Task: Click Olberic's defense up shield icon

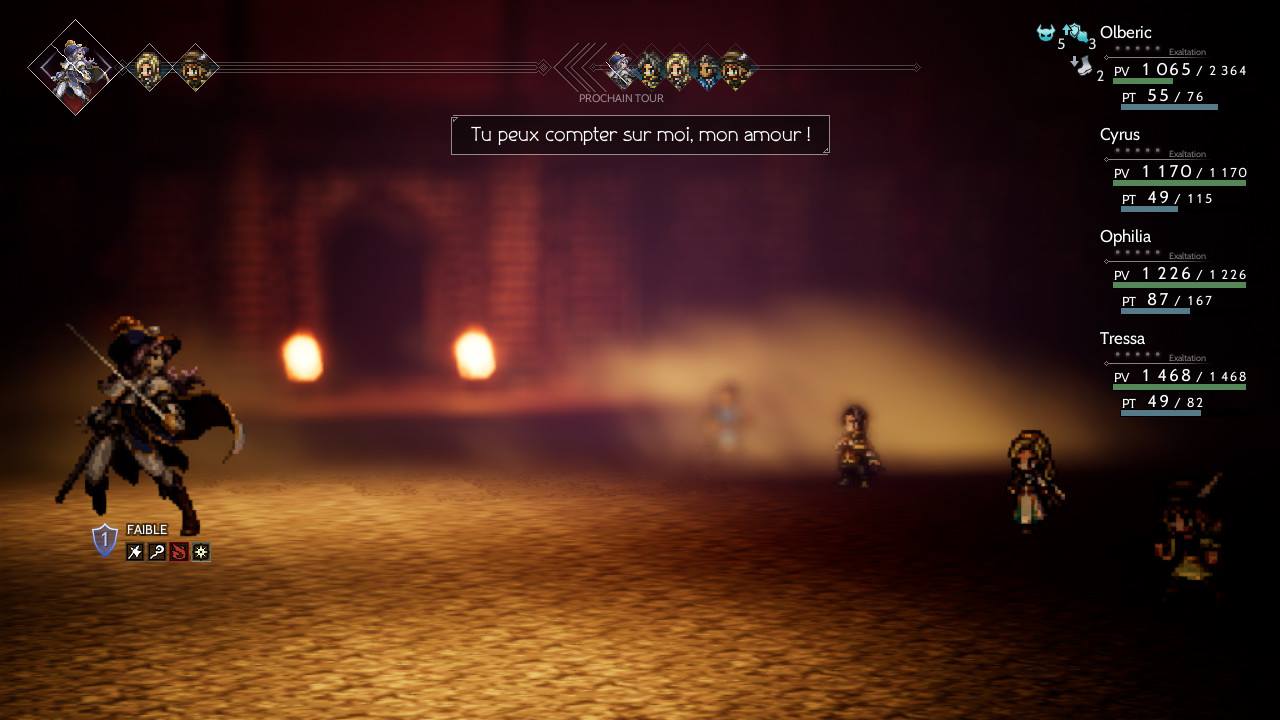Action: [x=1075, y=33]
